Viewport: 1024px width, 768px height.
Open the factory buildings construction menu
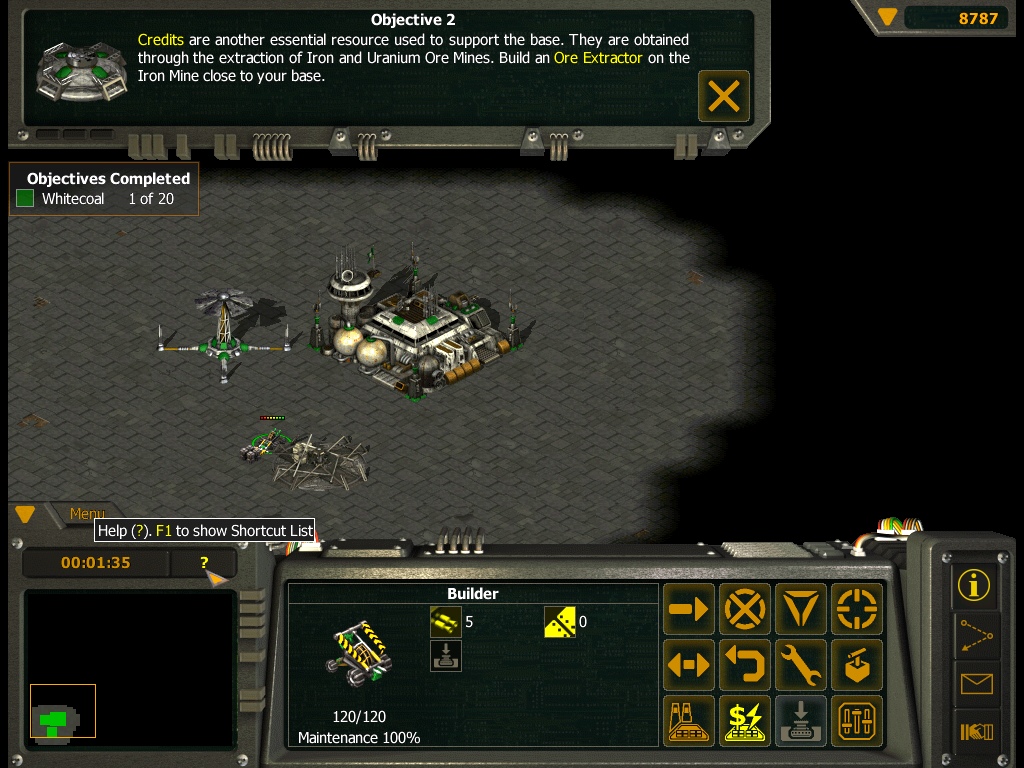pos(689,721)
